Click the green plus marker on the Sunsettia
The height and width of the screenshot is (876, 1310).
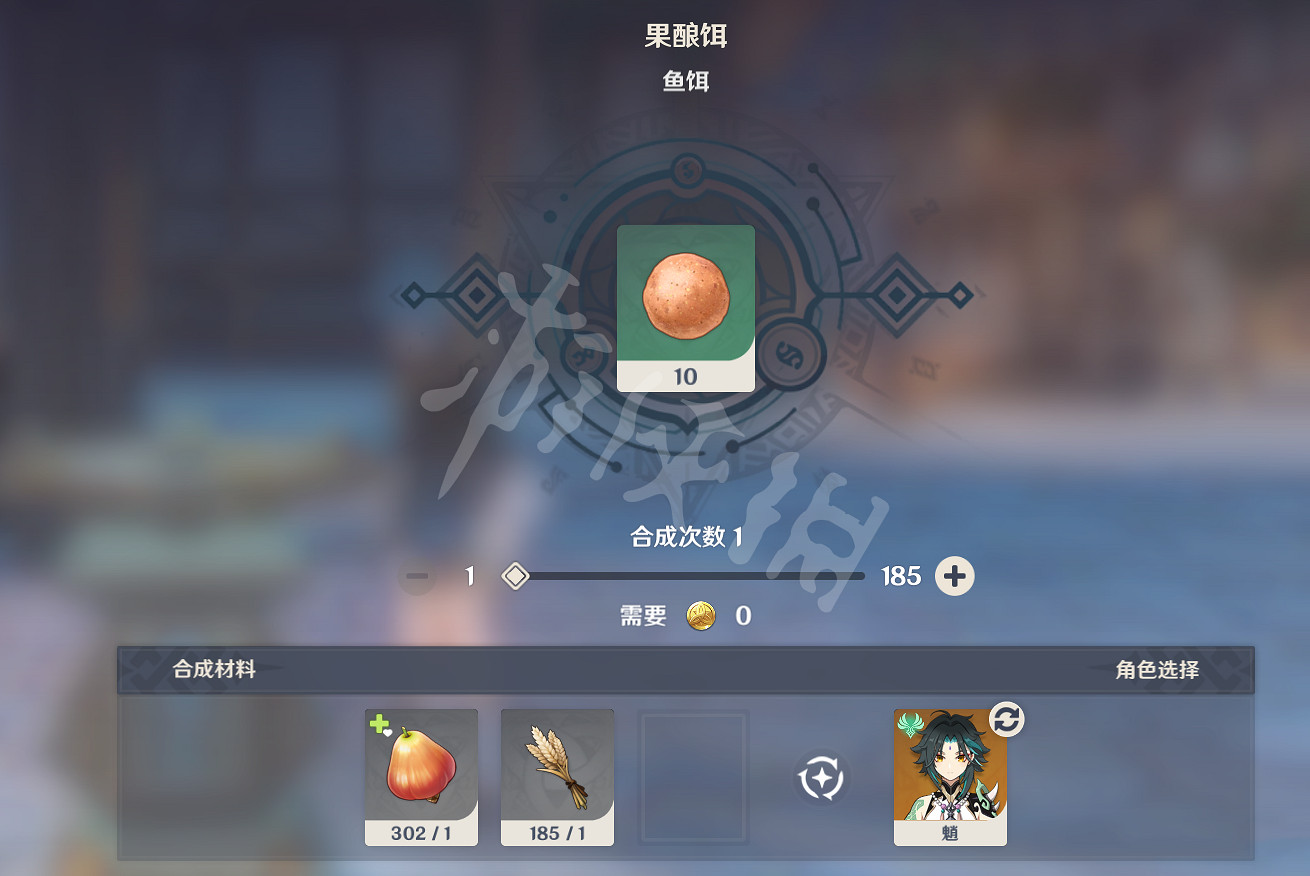tap(379, 723)
